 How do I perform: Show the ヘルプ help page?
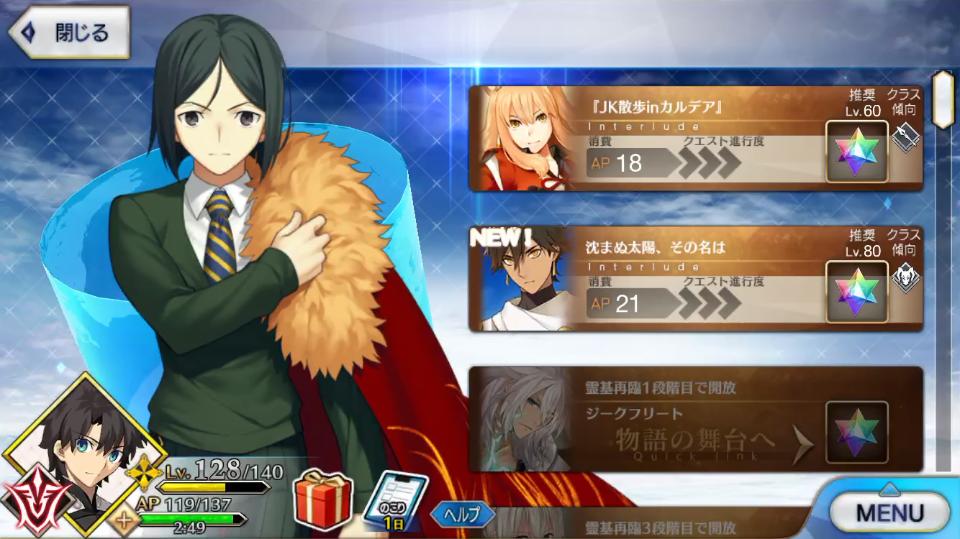pyautogui.click(x=462, y=515)
